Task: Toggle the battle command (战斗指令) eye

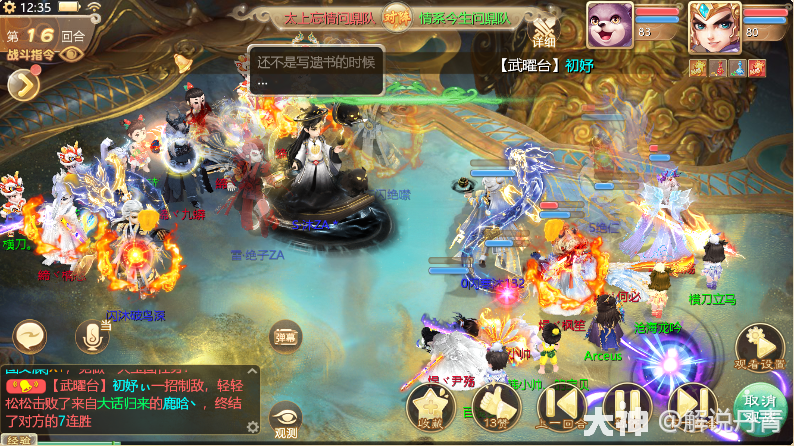Action: (71, 54)
